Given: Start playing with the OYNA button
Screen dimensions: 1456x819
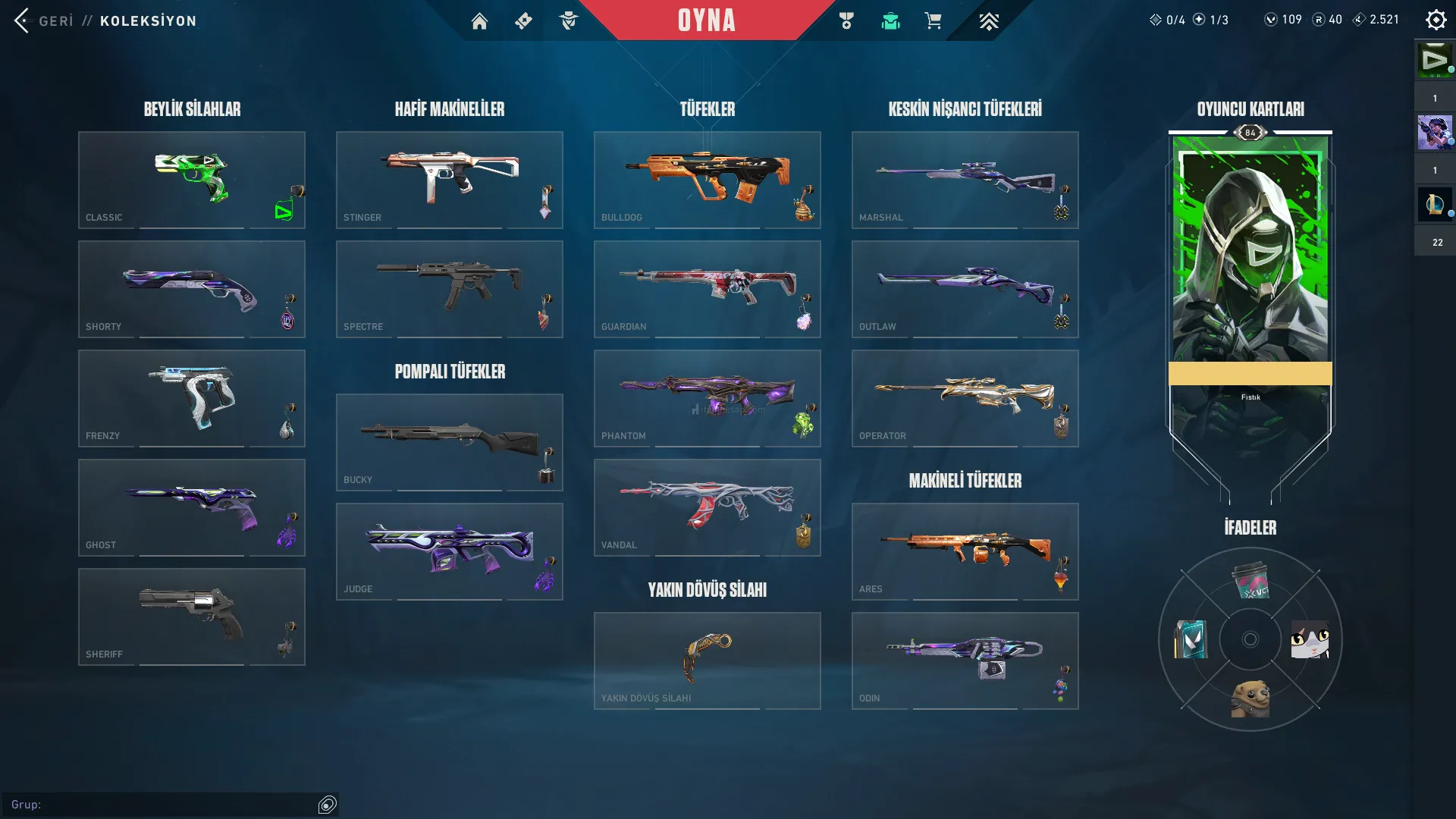Looking at the screenshot, I should click(x=706, y=20).
